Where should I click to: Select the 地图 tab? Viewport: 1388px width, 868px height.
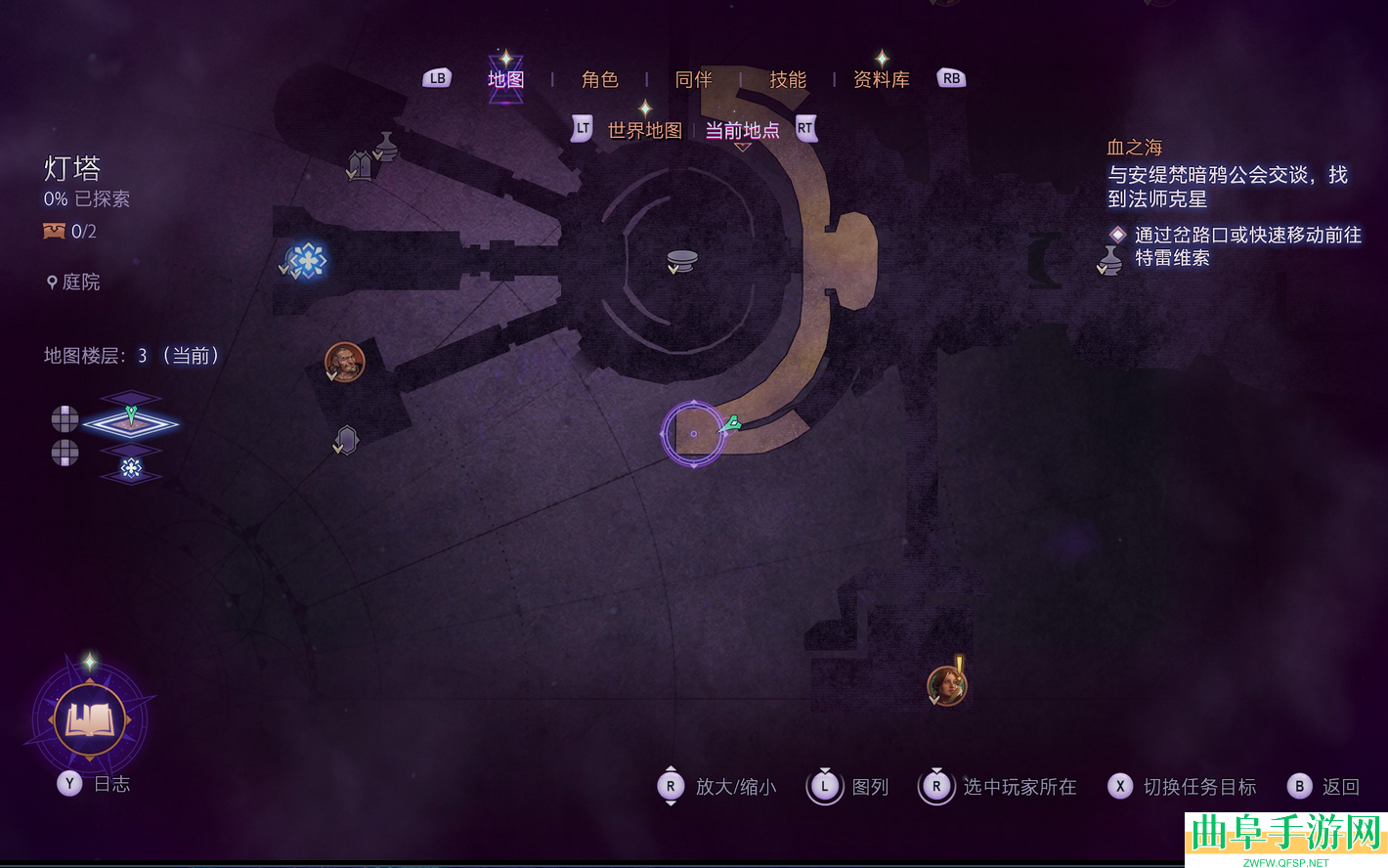tap(505, 79)
